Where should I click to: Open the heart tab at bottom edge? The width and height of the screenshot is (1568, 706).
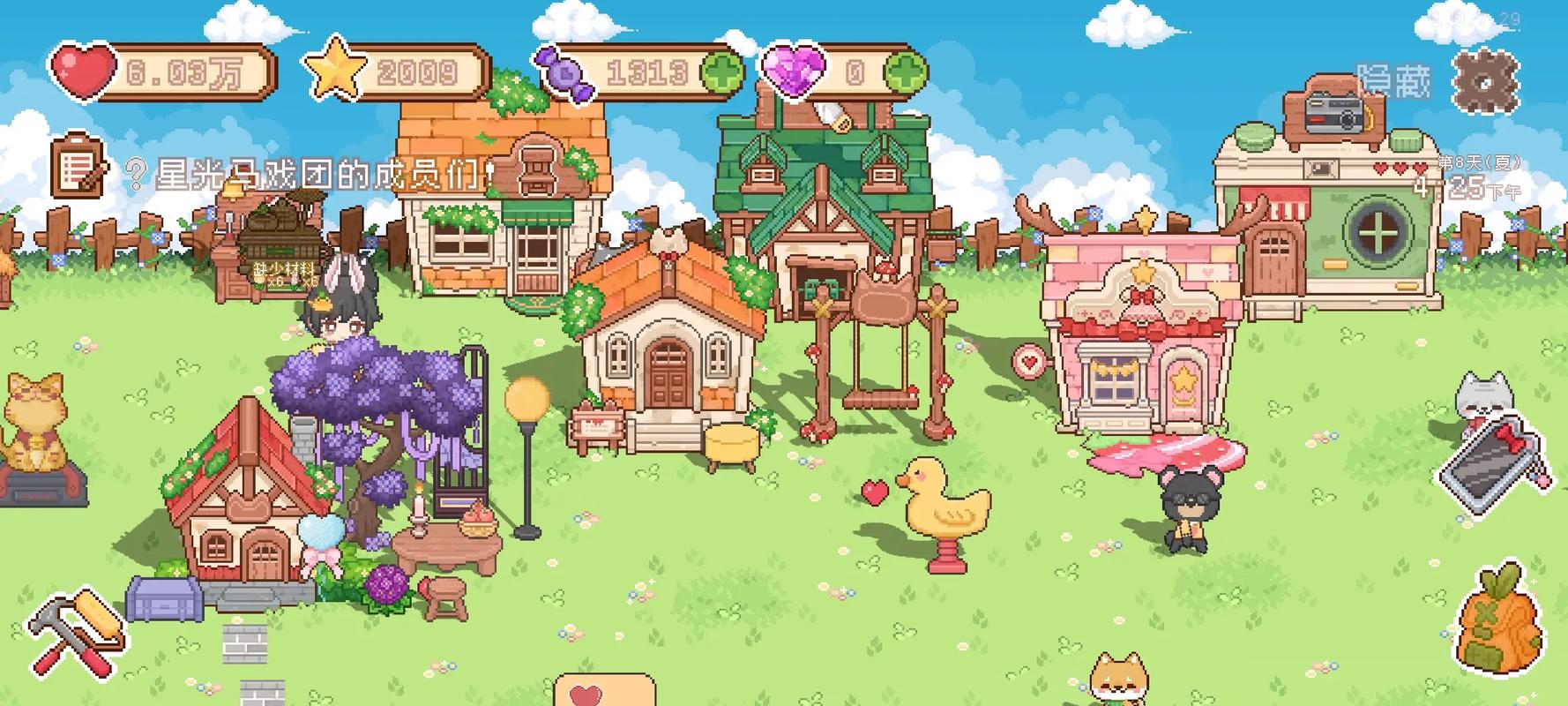604,692
